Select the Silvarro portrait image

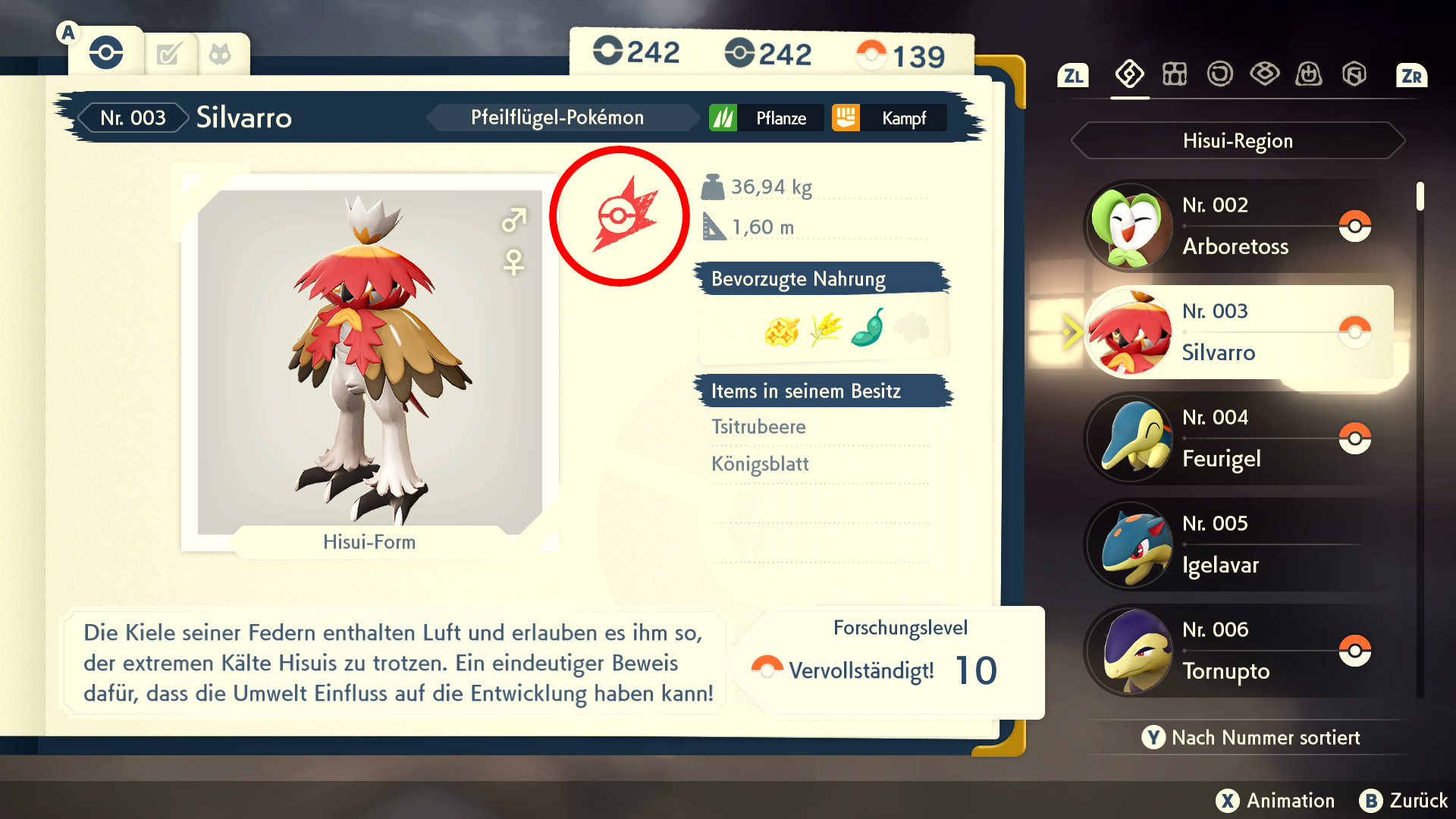(x=369, y=361)
